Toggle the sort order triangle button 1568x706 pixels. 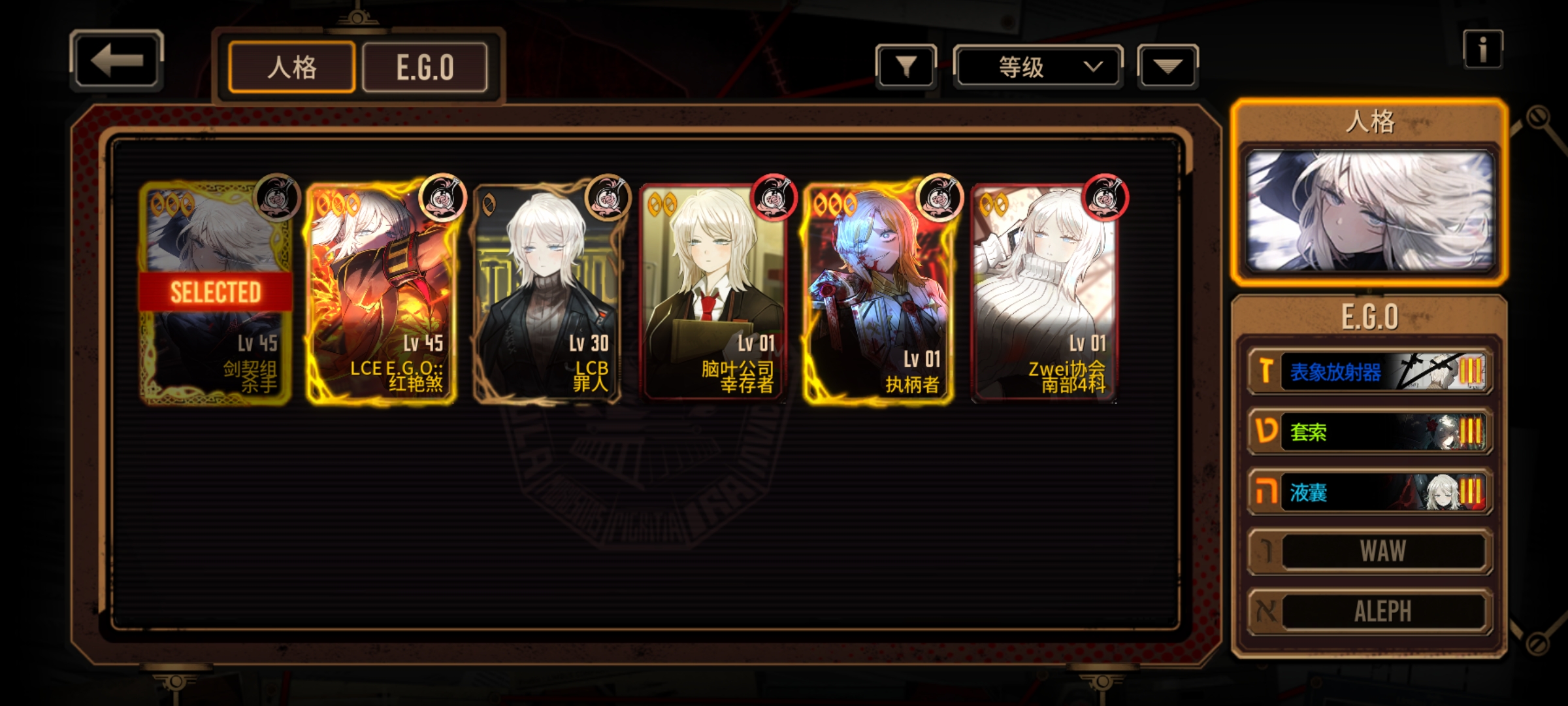click(x=1168, y=66)
